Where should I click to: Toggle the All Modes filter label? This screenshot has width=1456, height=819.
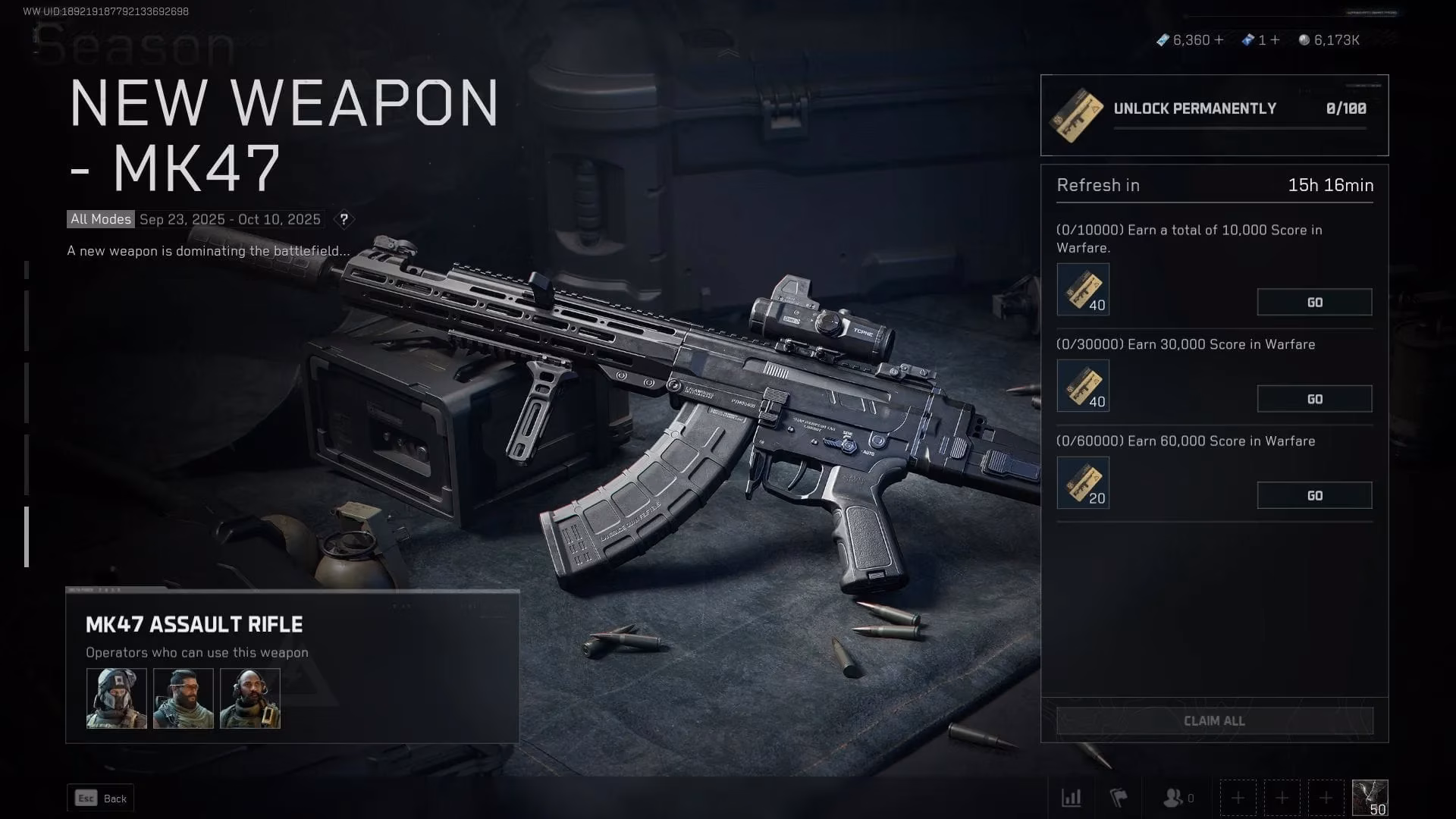[100, 219]
